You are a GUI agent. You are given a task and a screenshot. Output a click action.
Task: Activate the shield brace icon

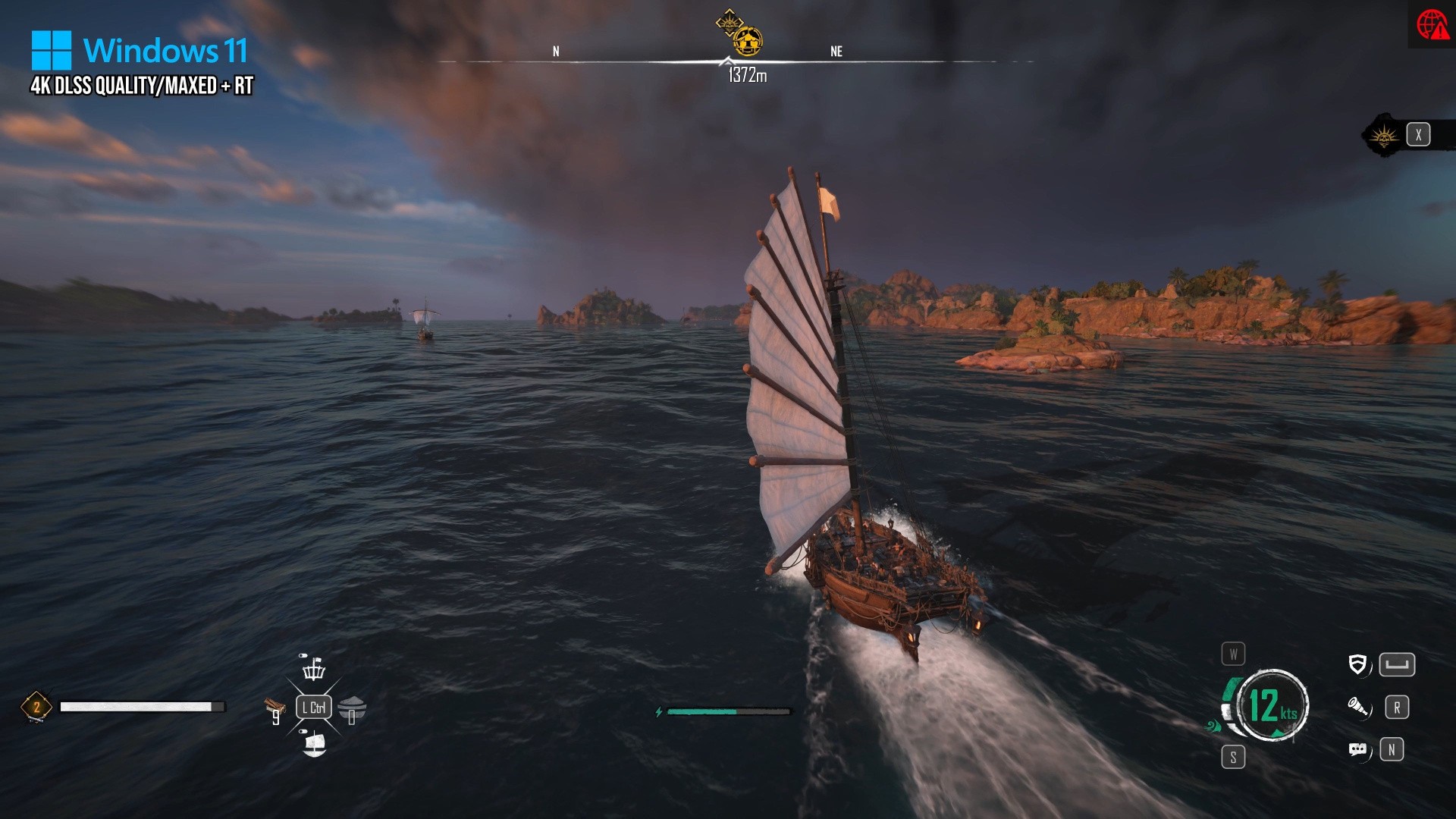[1357, 665]
